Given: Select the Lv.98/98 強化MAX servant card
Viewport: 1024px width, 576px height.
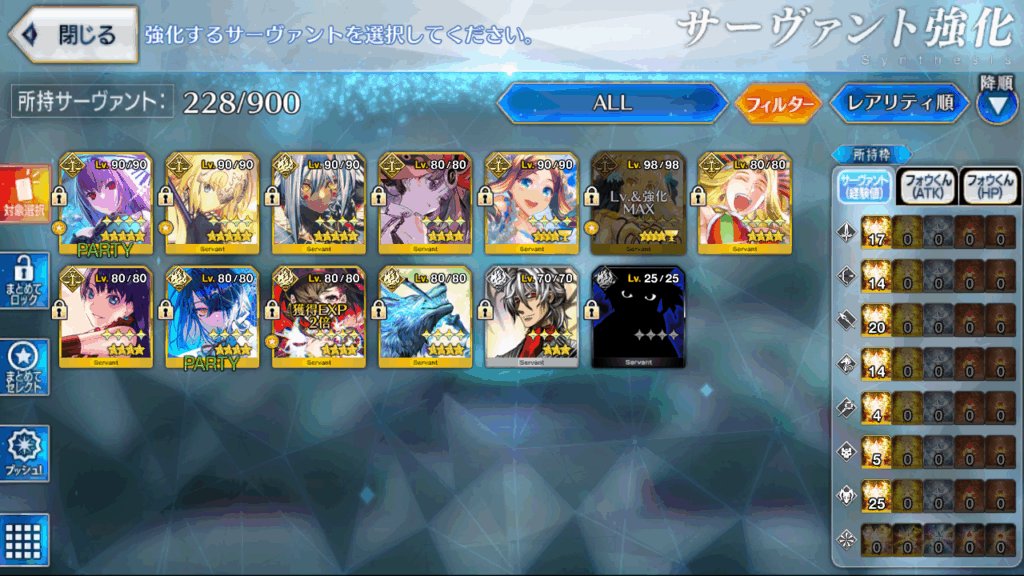Looking at the screenshot, I should coord(638,205).
